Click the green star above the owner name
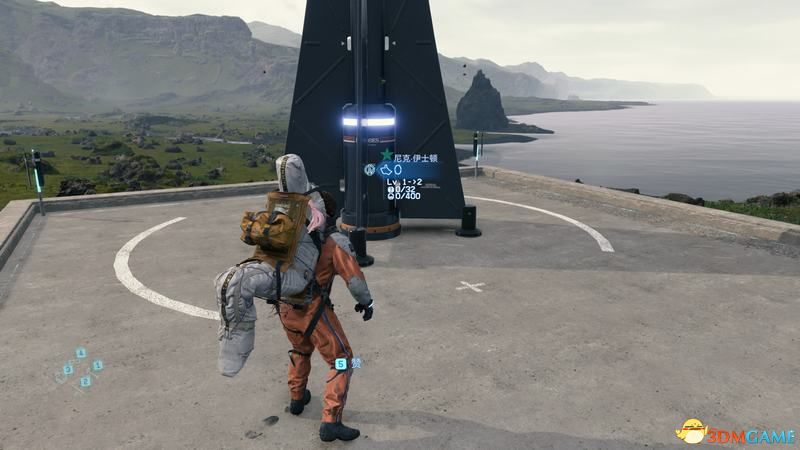This screenshot has width=800, height=450. tap(386, 154)
